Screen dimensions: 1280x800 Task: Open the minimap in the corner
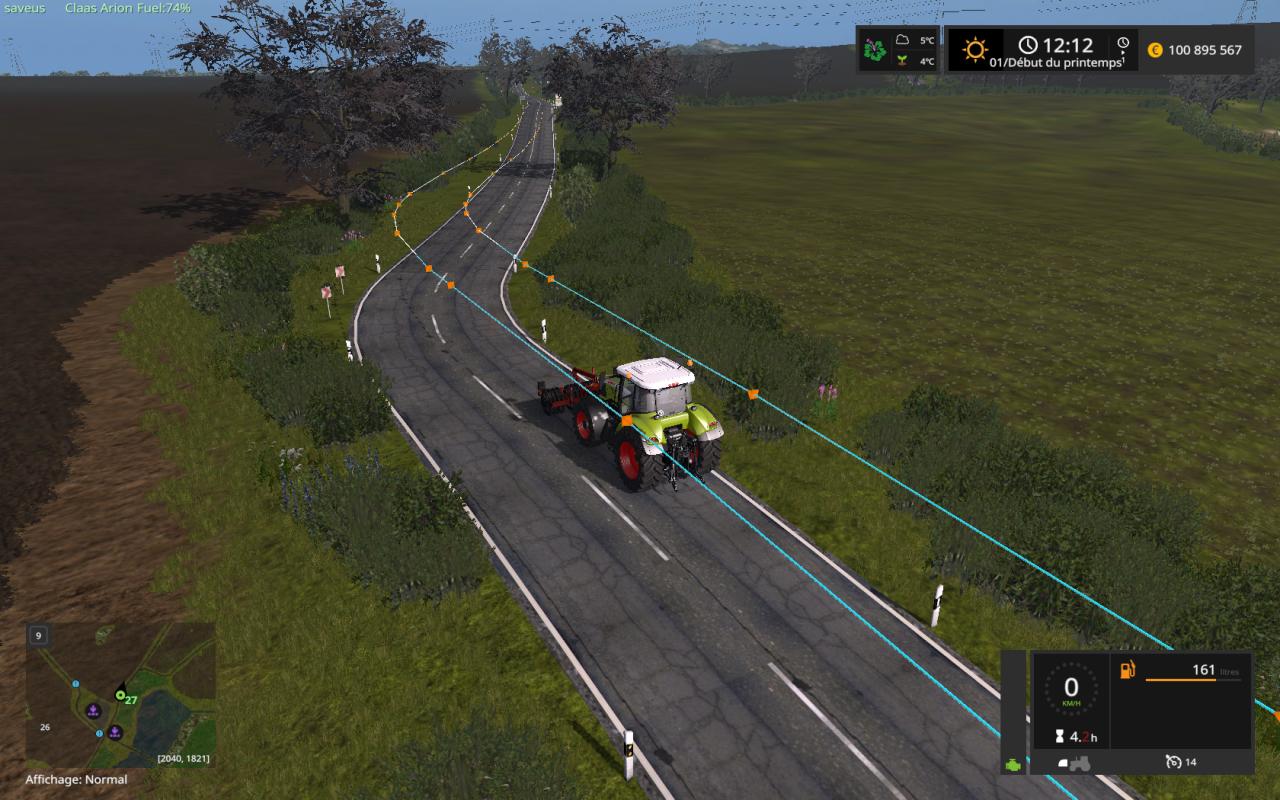[120, 695]
